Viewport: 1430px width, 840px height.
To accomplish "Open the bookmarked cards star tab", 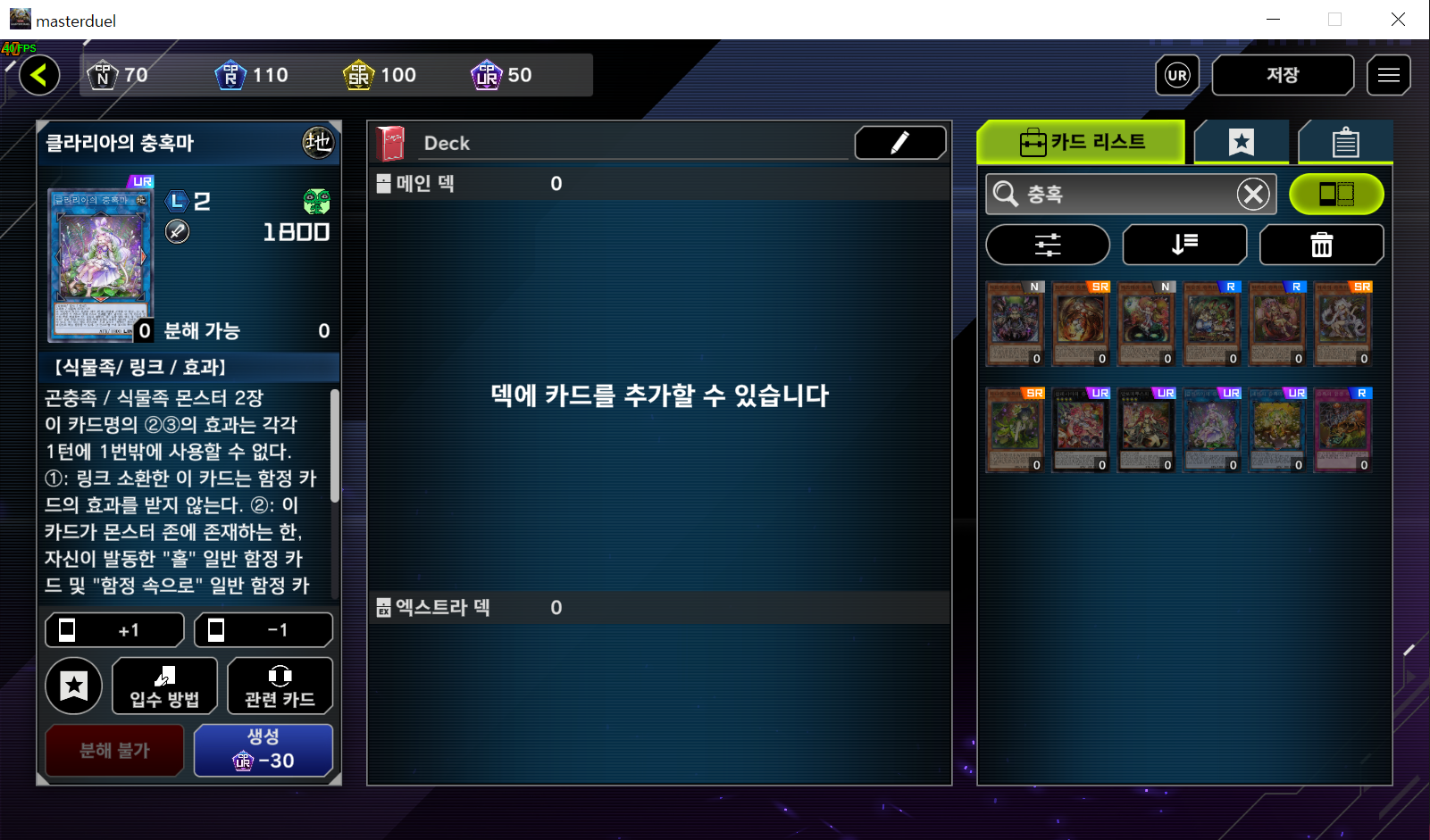I will pos(1241,142).
